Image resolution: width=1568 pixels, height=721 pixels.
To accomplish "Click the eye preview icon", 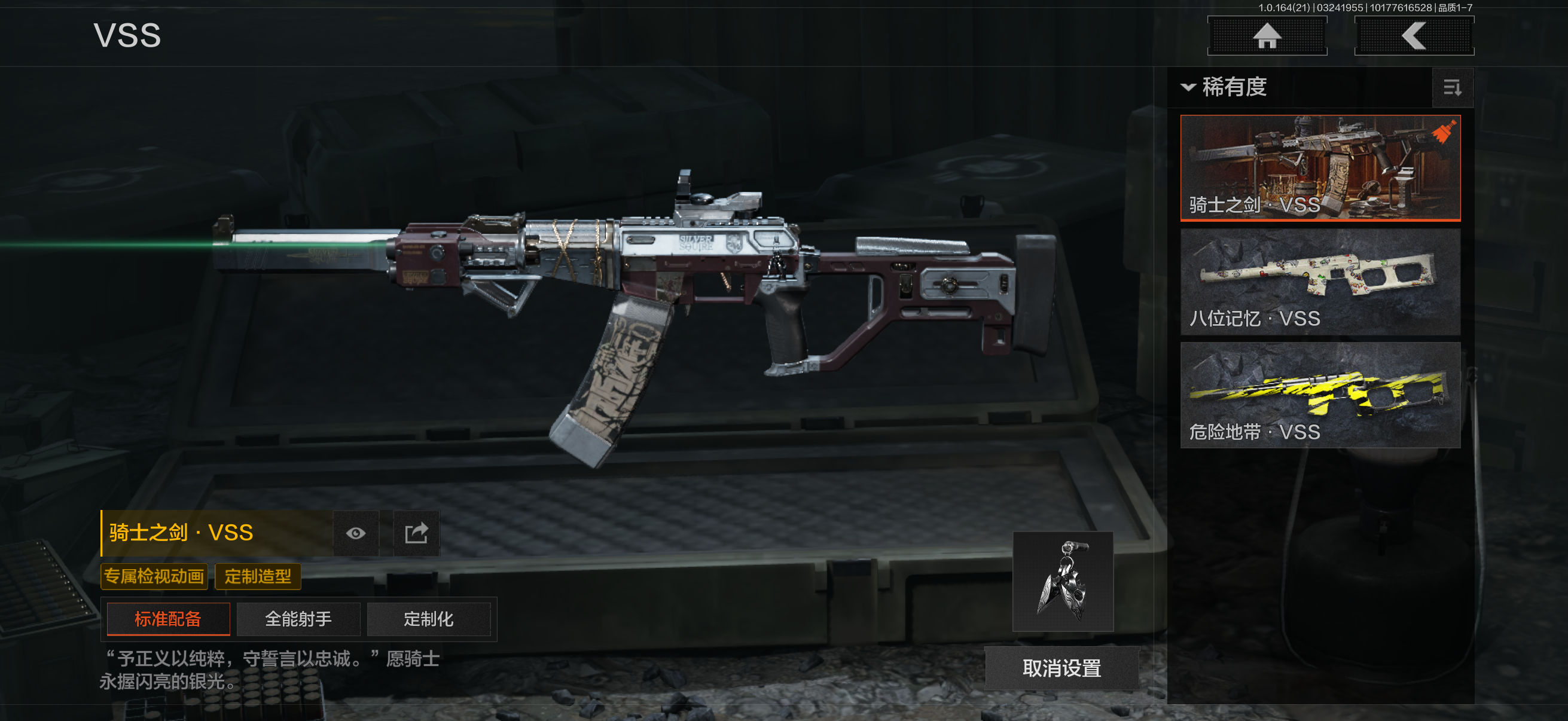I will [x=355, y=533].
